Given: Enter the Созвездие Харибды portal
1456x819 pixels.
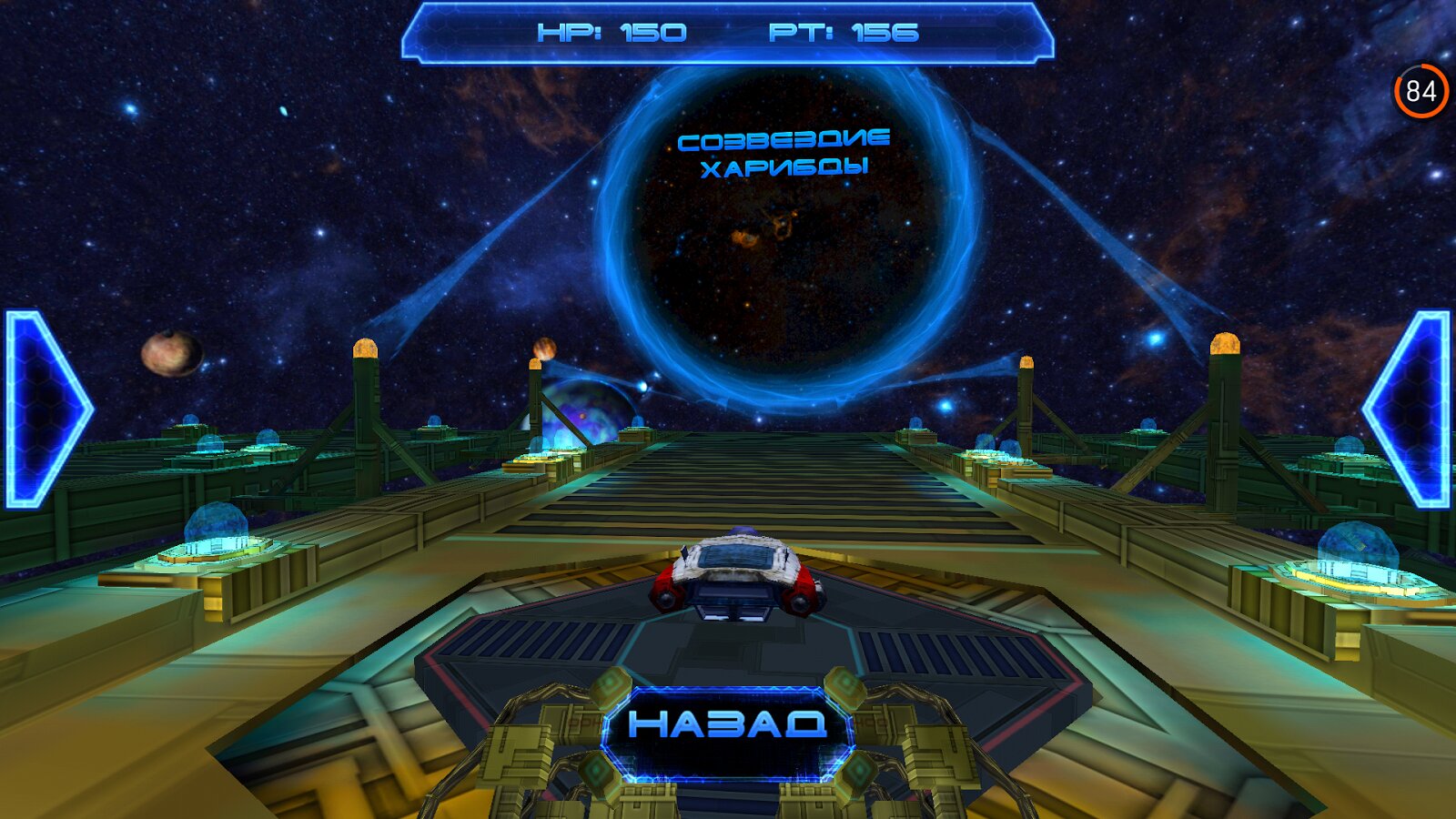Looking at the screenshot, I should coord(784,238).
